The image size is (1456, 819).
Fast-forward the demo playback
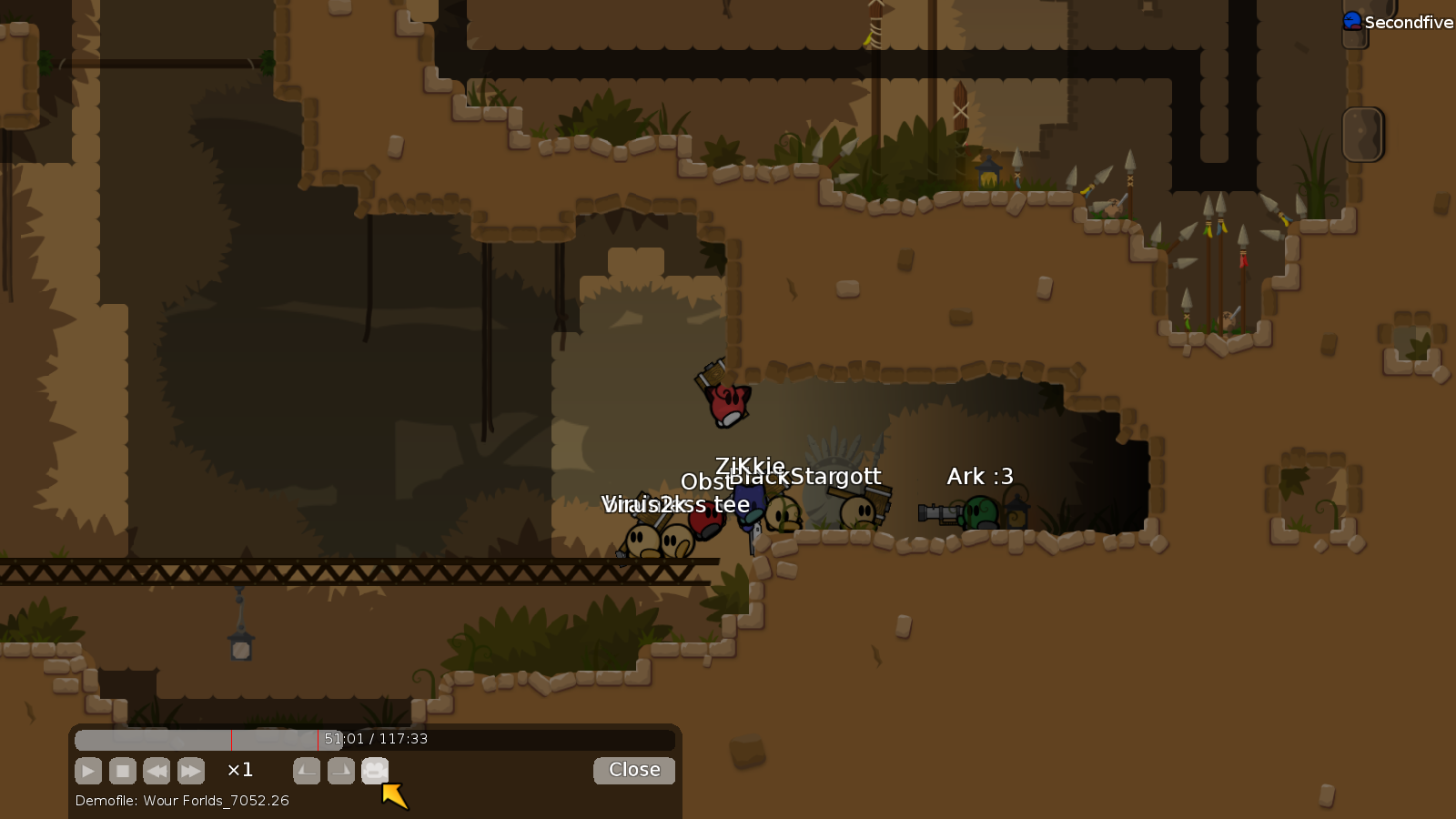pyautogui.click(x=191, y=771)
